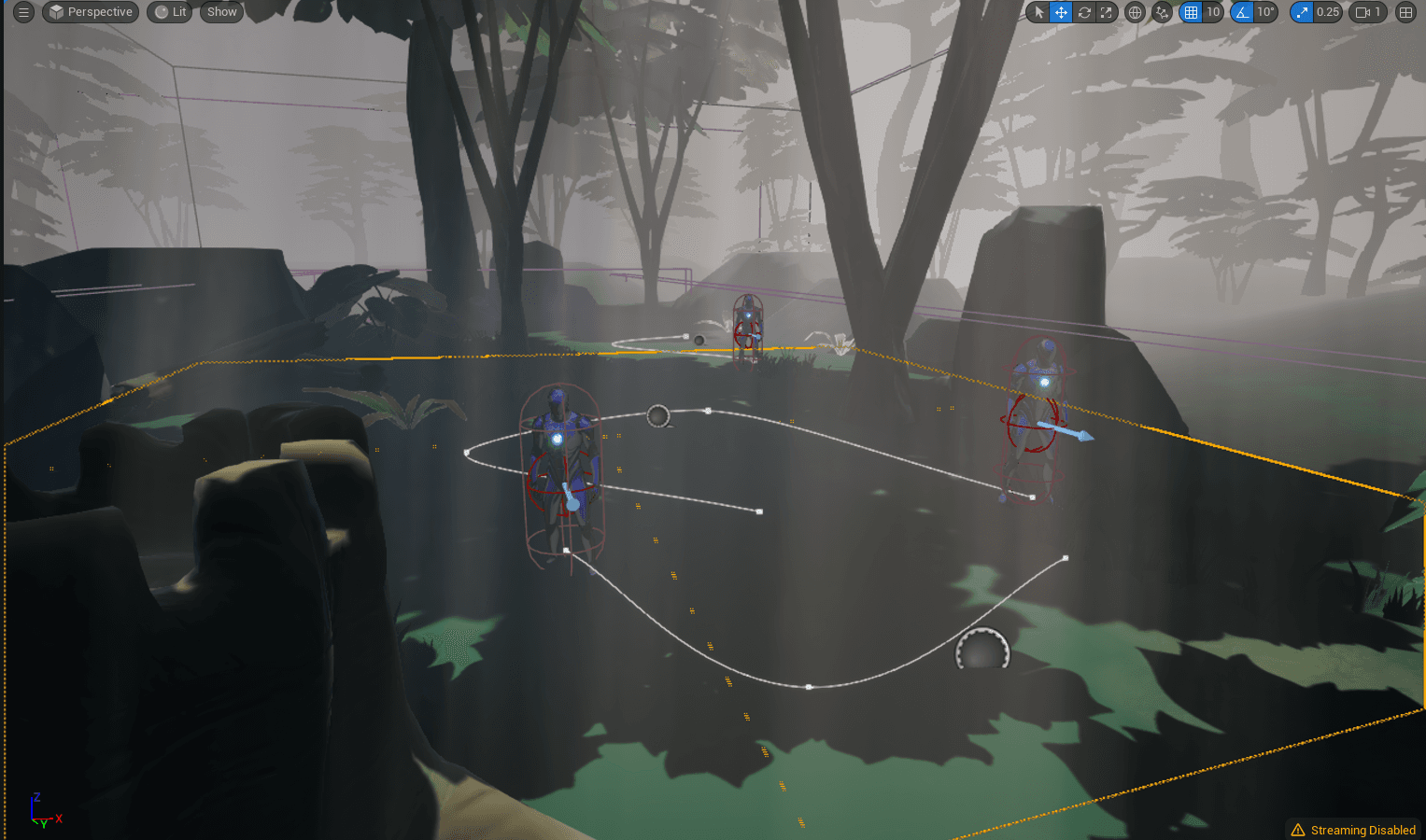
Task: Switch to the Rotate tool
Action: (x=1083, y=12)
